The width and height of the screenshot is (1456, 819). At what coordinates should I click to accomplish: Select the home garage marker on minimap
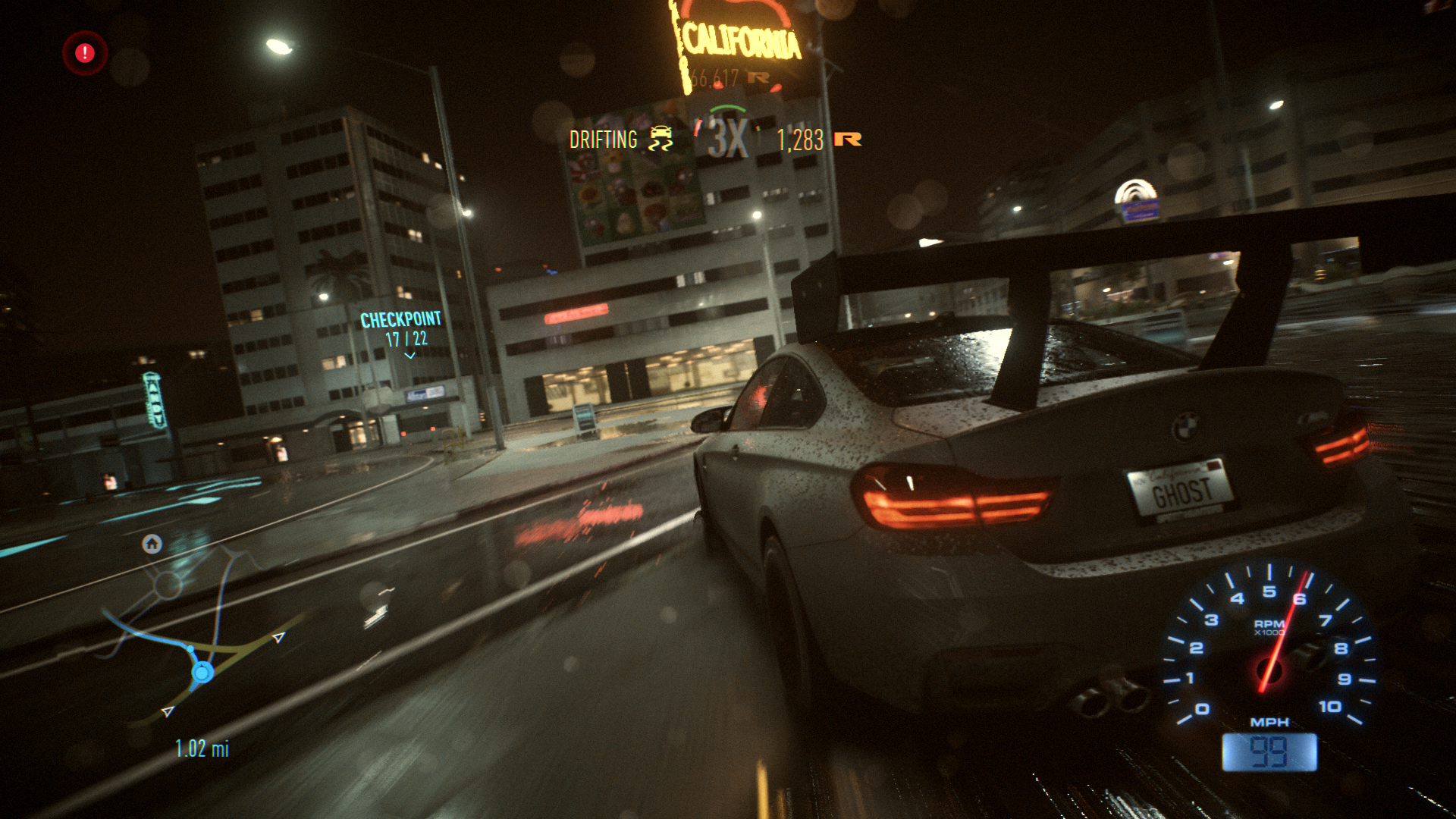(x=152, y=544)
